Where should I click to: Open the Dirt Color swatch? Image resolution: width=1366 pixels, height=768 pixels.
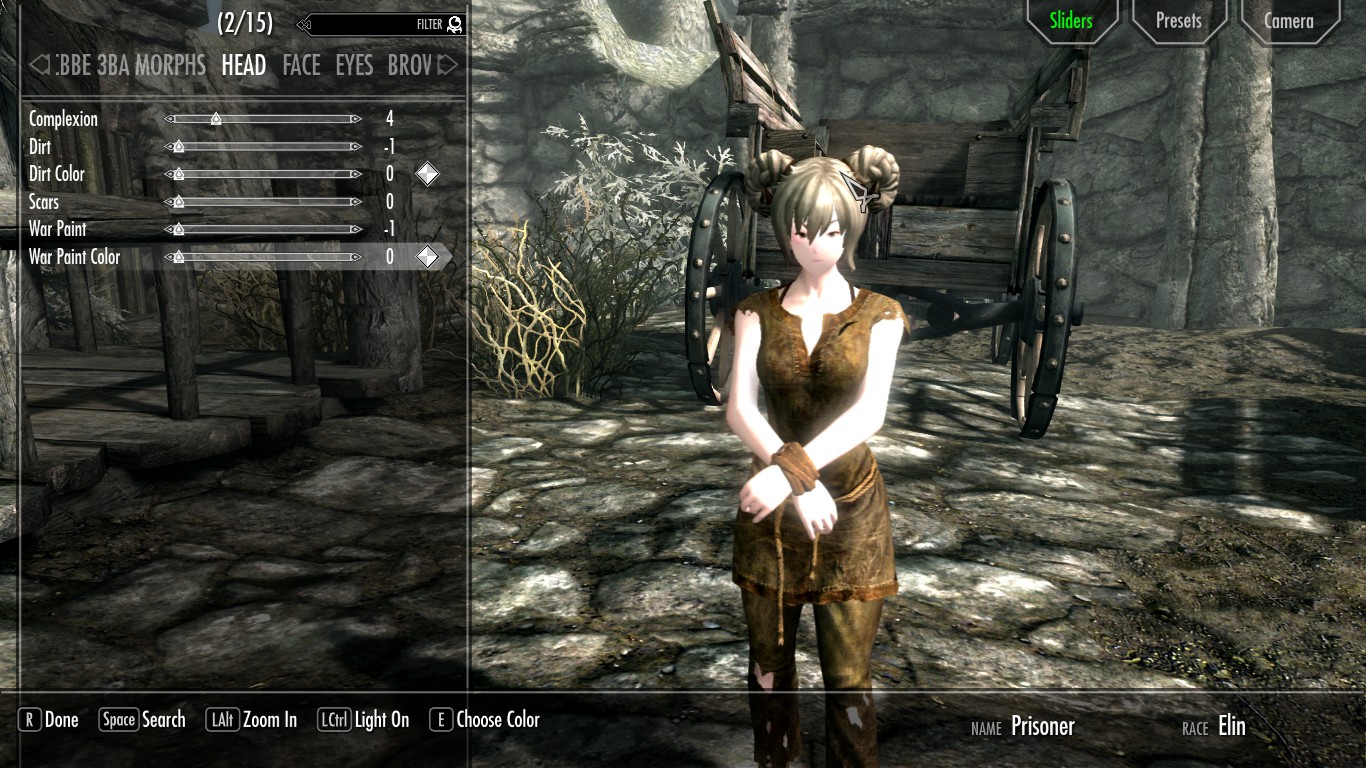(x=427, y=173)
